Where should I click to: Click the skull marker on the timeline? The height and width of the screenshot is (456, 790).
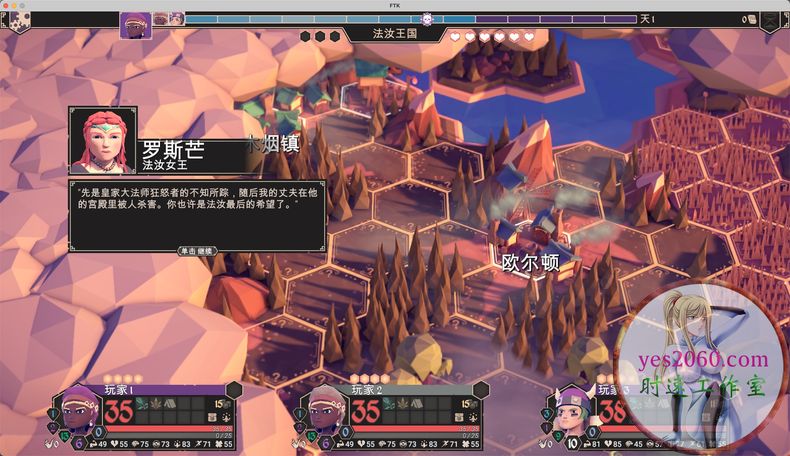(x=427, y=19)
